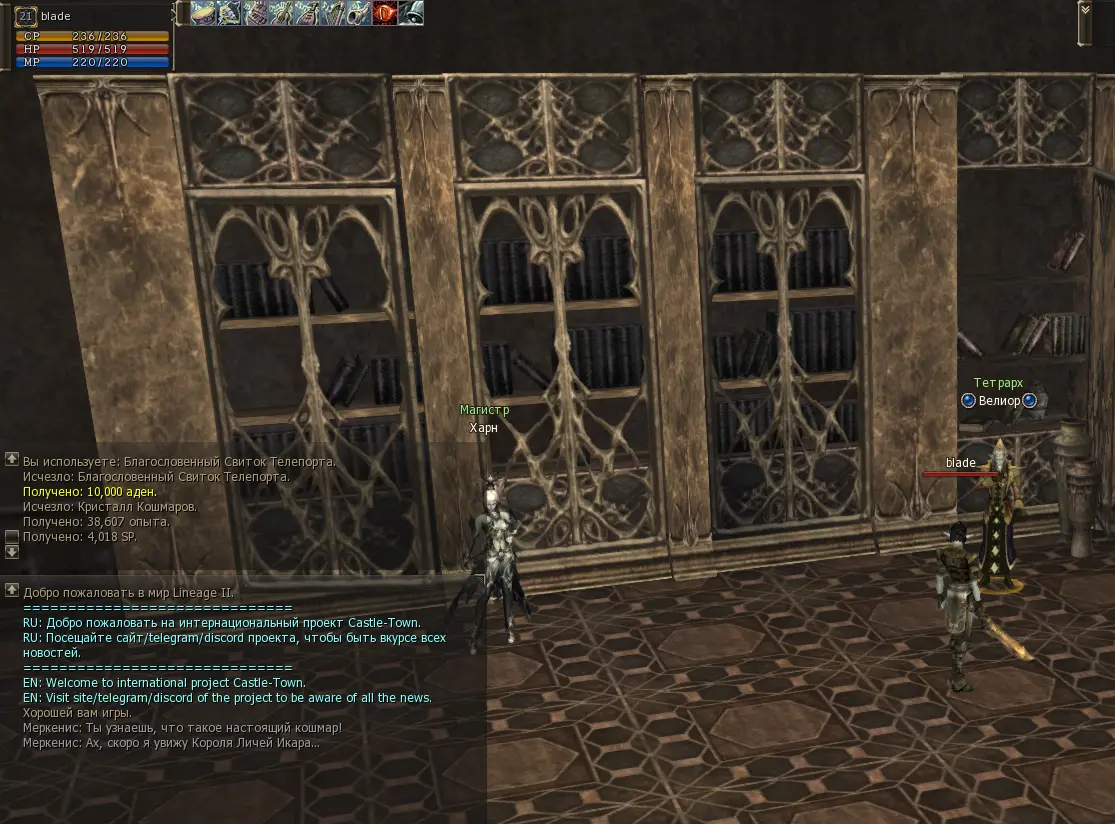Image resolution: width=1115 pixels, height=824 pixels.
Task: Select the horn buff icon
Action: [359, 13]
